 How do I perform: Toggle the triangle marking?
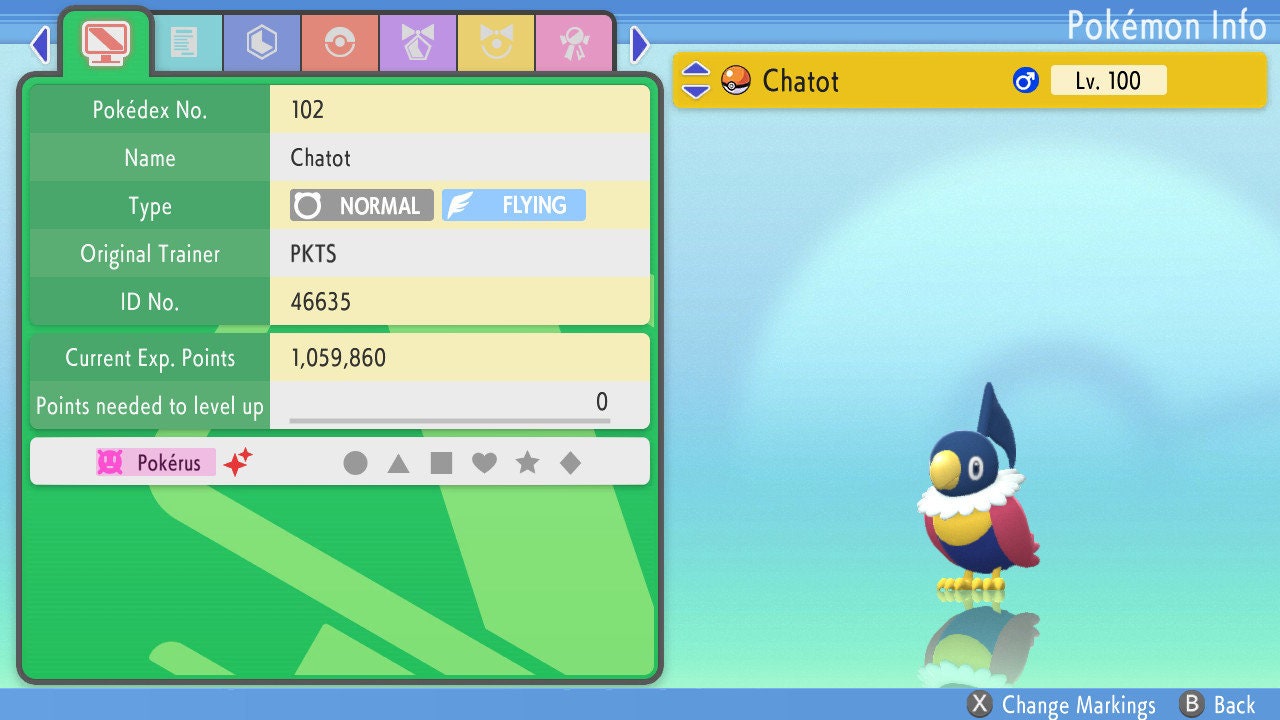pyautogui.click(x=398, y=463)
